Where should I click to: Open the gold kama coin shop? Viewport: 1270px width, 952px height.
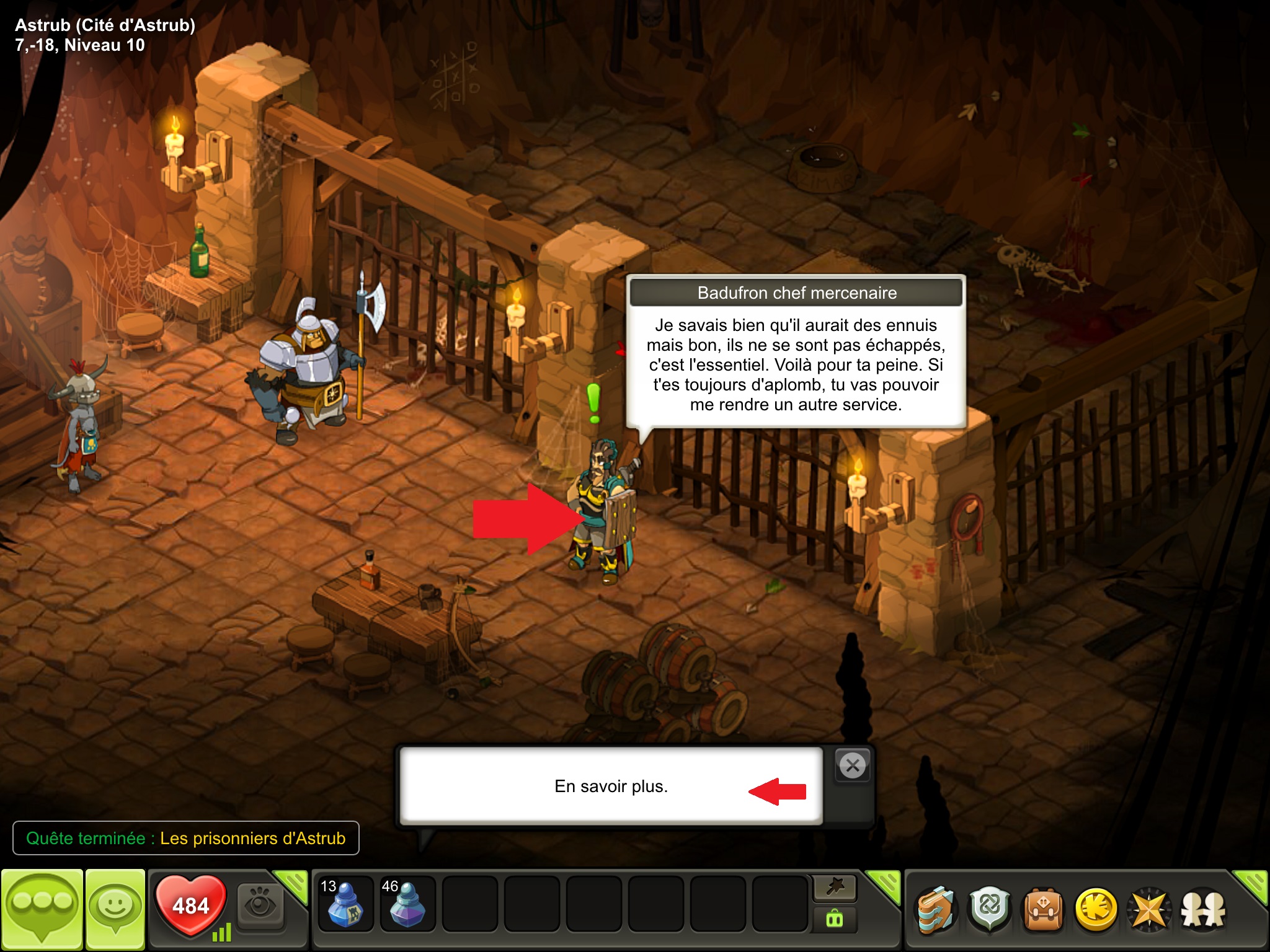[x=1096, y=910]
